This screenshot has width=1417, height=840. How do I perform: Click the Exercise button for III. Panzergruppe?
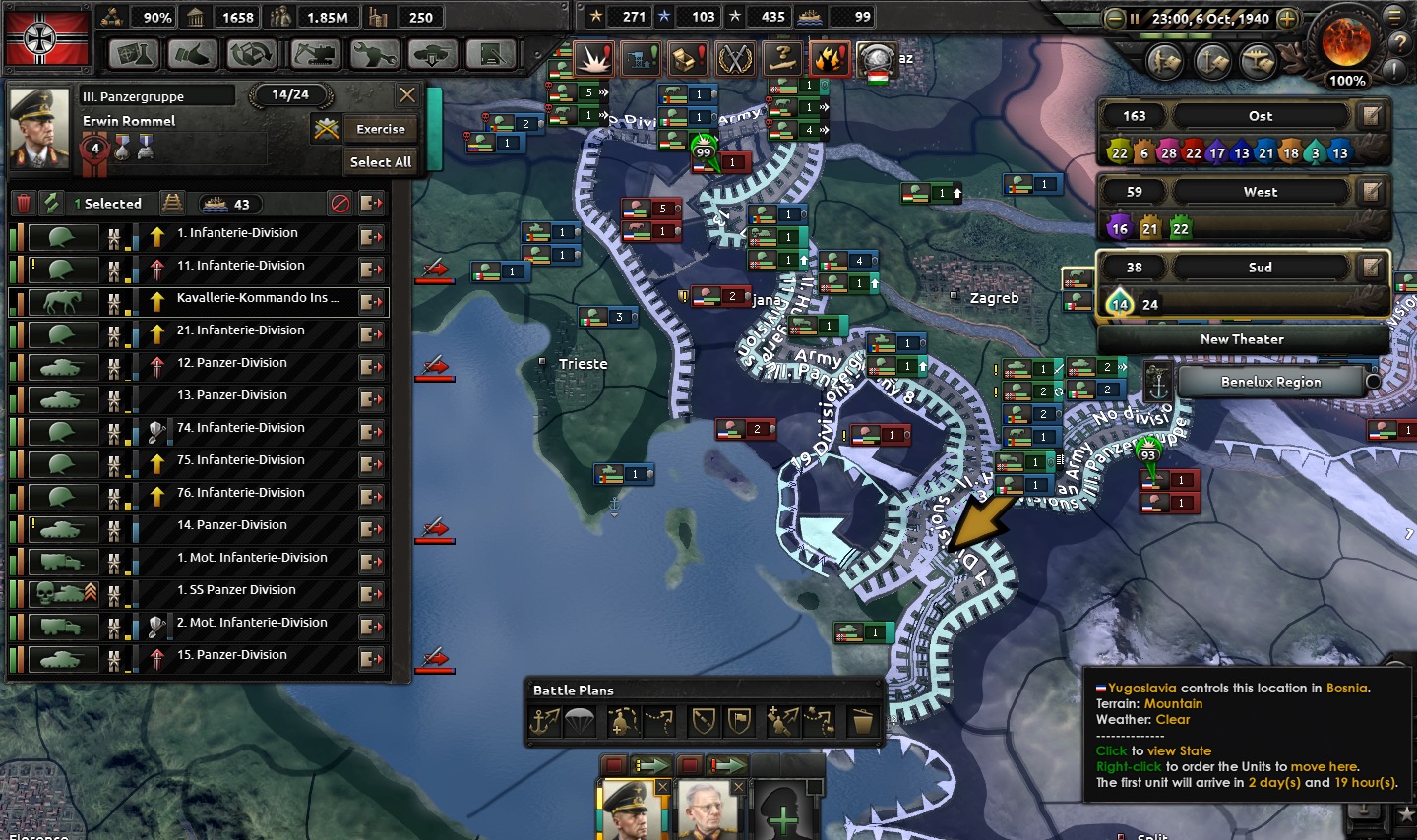pos(381,129)
